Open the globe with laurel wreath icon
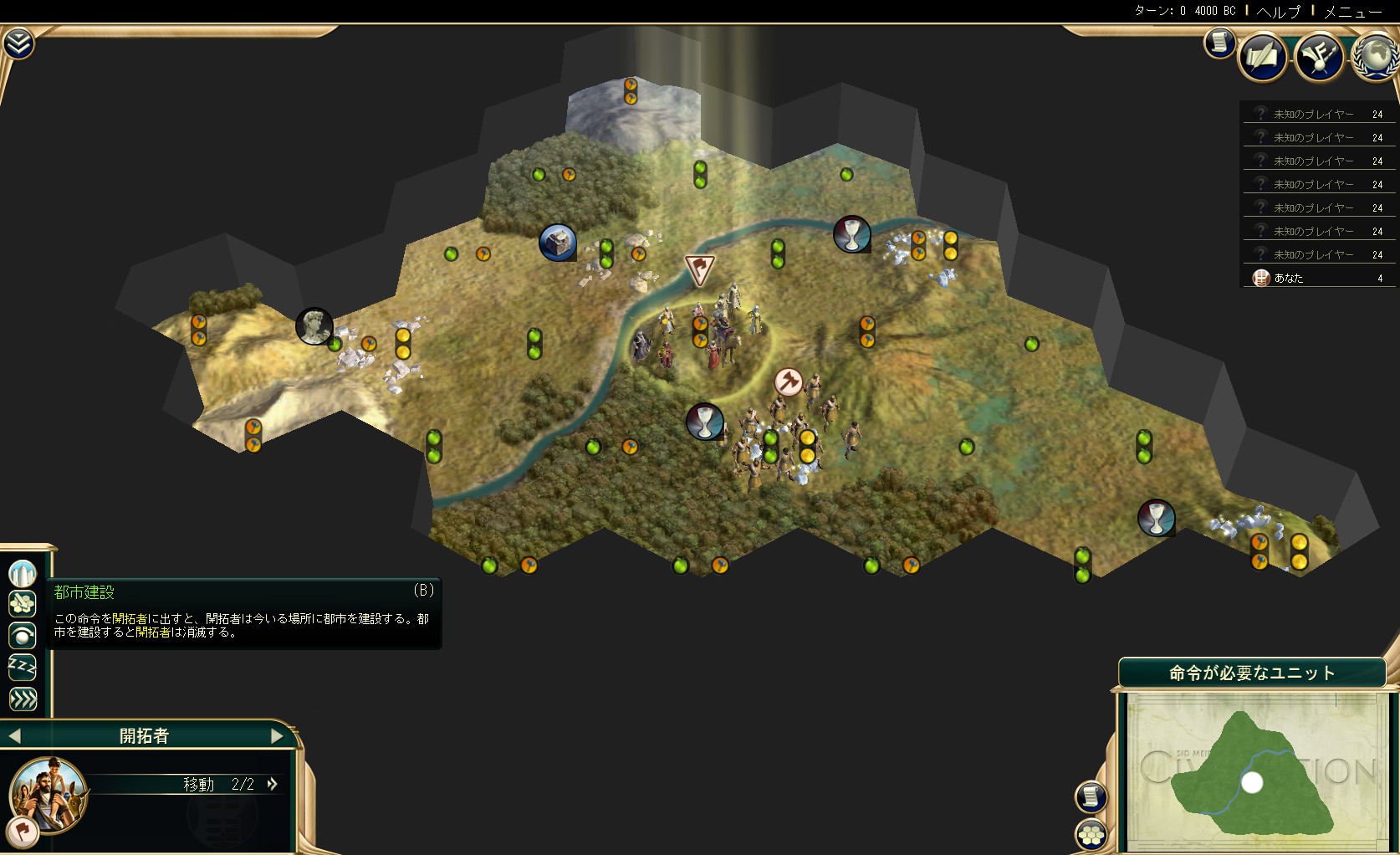The image size is (1400, 855). tap(1375, 57)
